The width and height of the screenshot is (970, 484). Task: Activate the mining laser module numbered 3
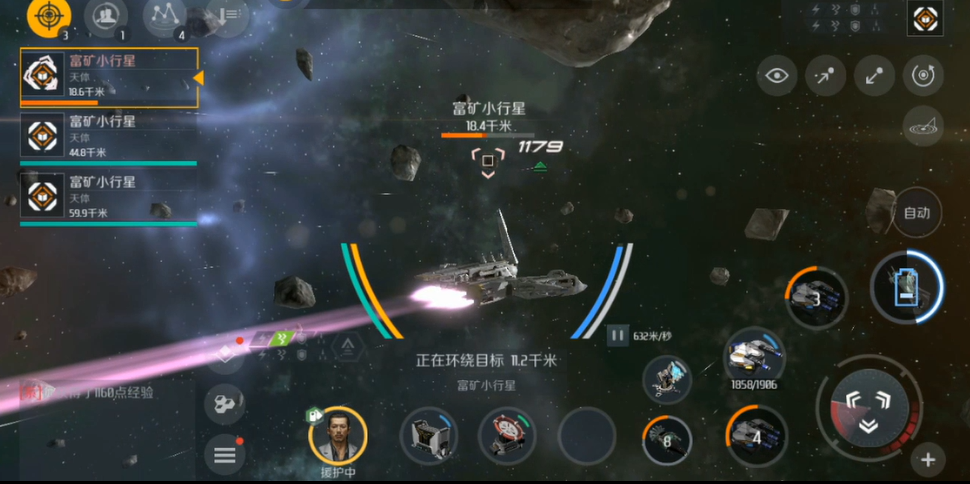click(815, 297)
